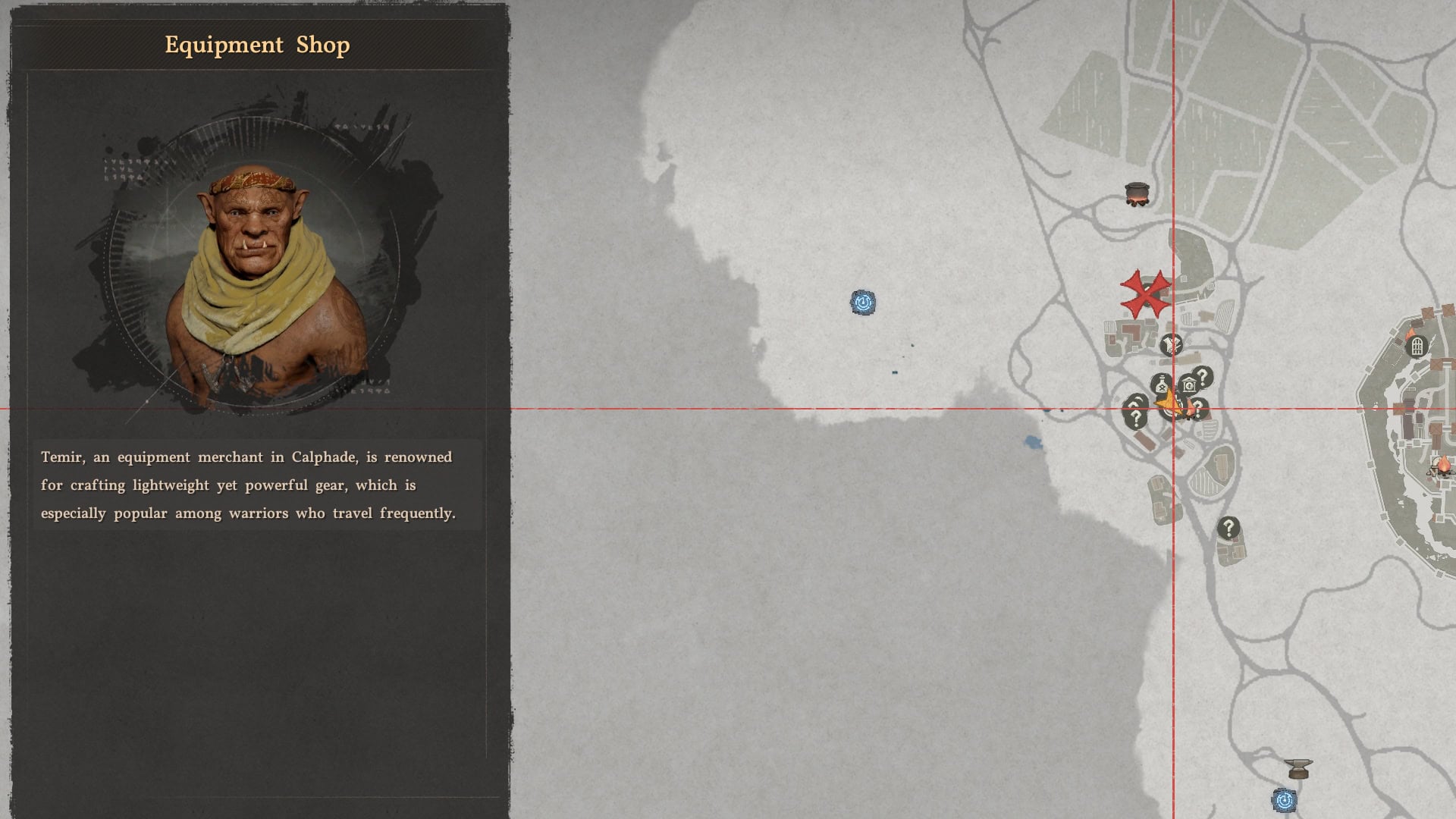
Task: Select the red X custom map marker
Action: click(1145, 294)
